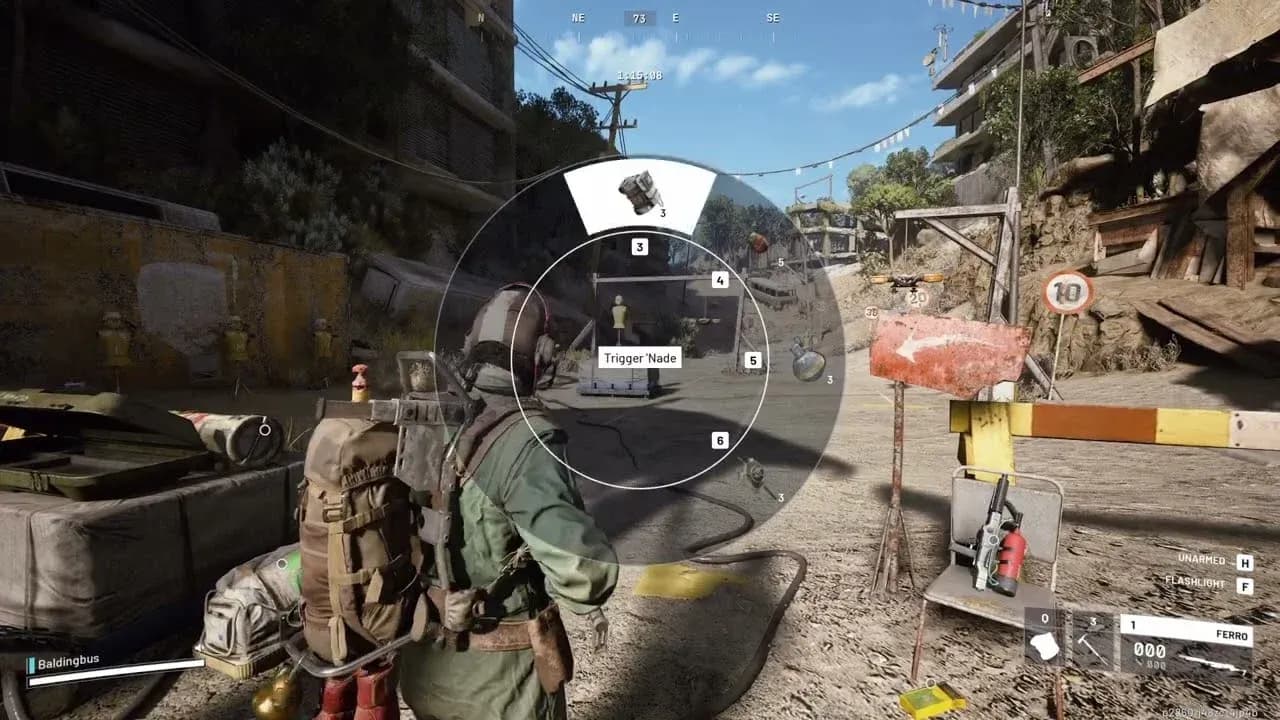Click the bandage icon in hotbar slot 0

(x=1044, y=647)
